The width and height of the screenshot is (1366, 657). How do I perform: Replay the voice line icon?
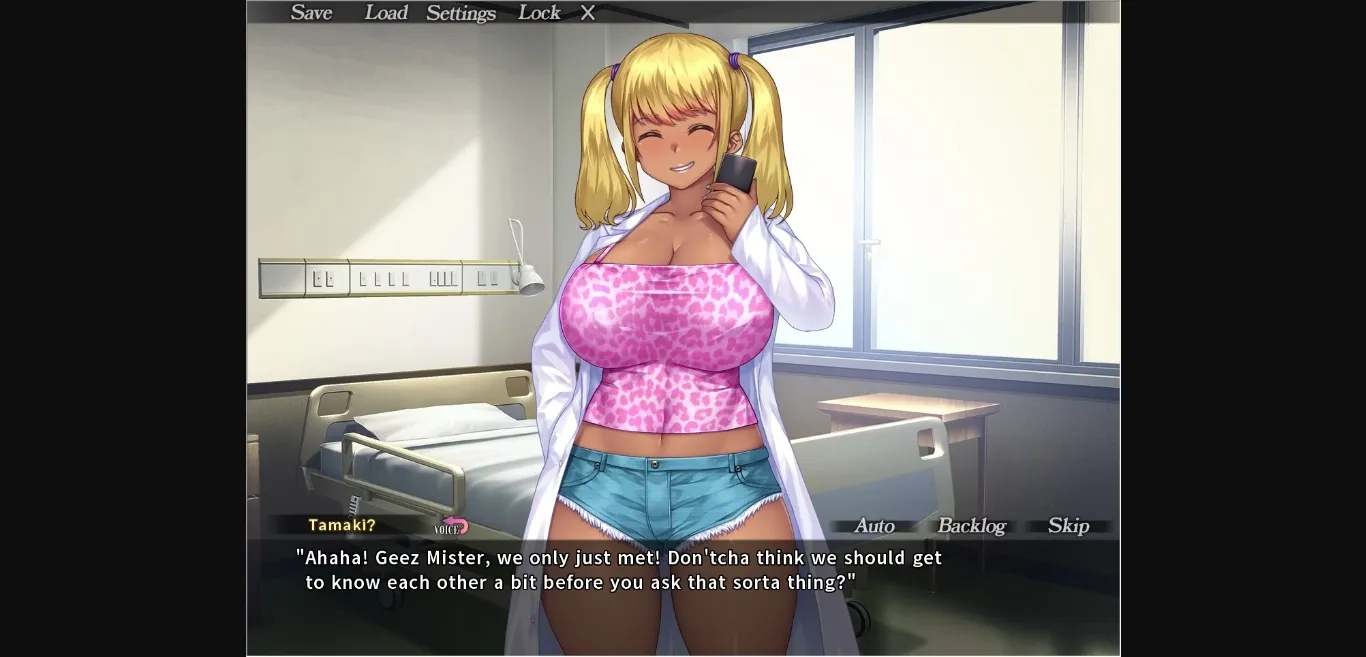453,526
